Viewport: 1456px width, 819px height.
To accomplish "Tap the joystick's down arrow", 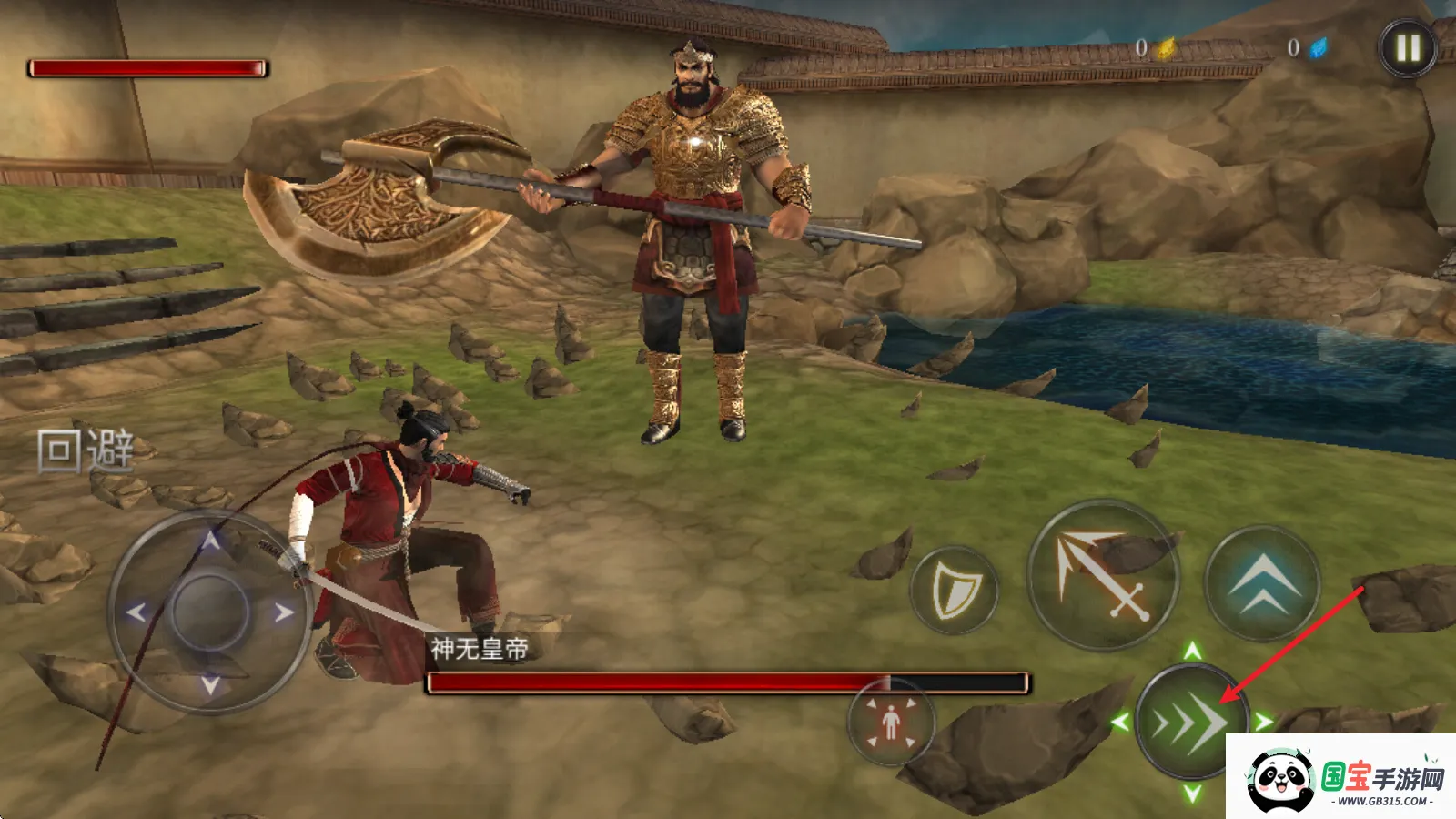I will pos(210,685).
